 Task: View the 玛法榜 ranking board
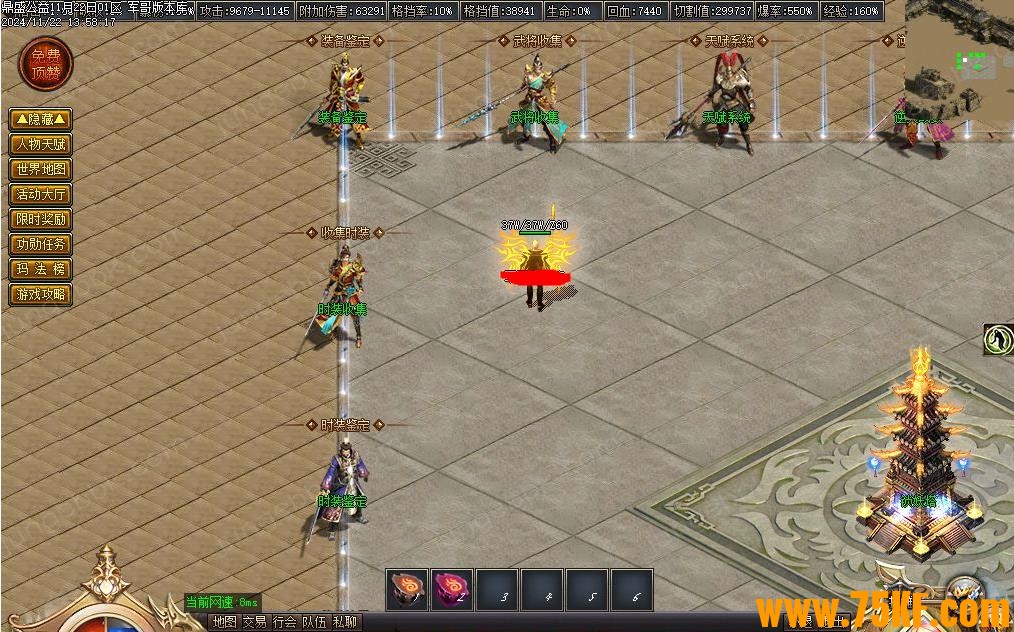[41, 269]
